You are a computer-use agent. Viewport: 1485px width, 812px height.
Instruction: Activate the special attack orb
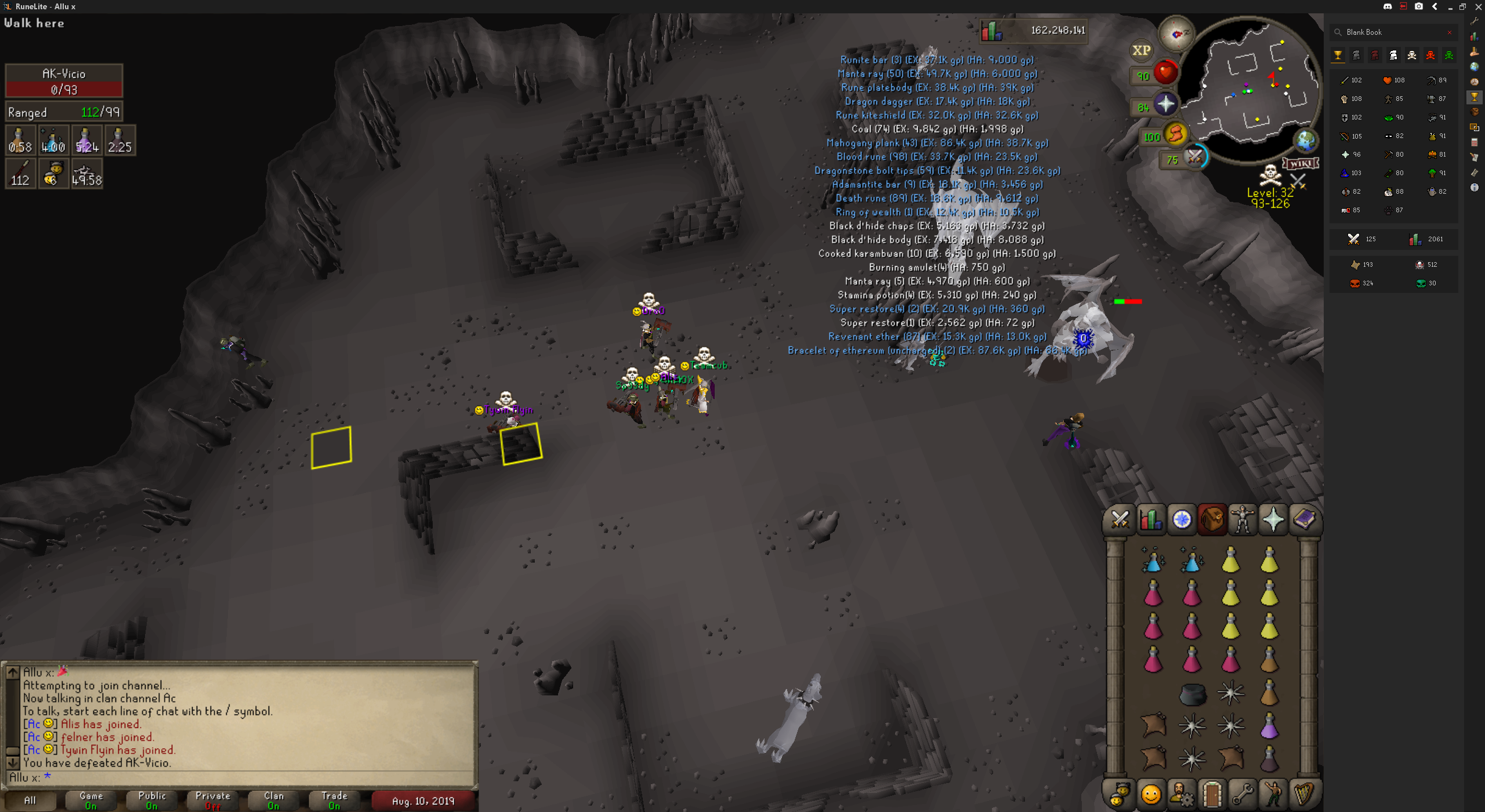click(1194, 157)
